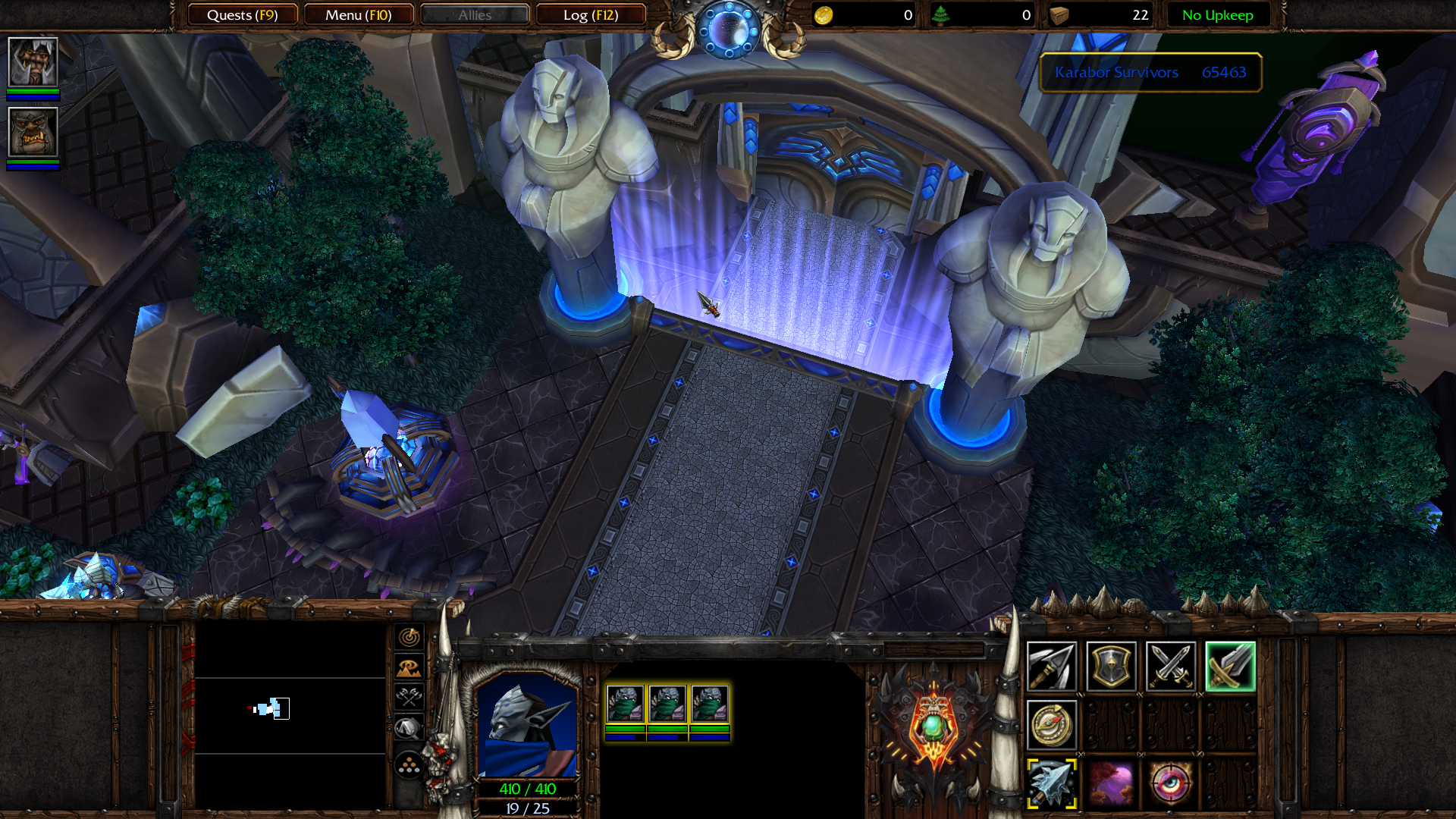This screenshot has height=819, width=1456.
Task: Activate the green-highlighted Attack command
Action: click(x=1230, y=667)
